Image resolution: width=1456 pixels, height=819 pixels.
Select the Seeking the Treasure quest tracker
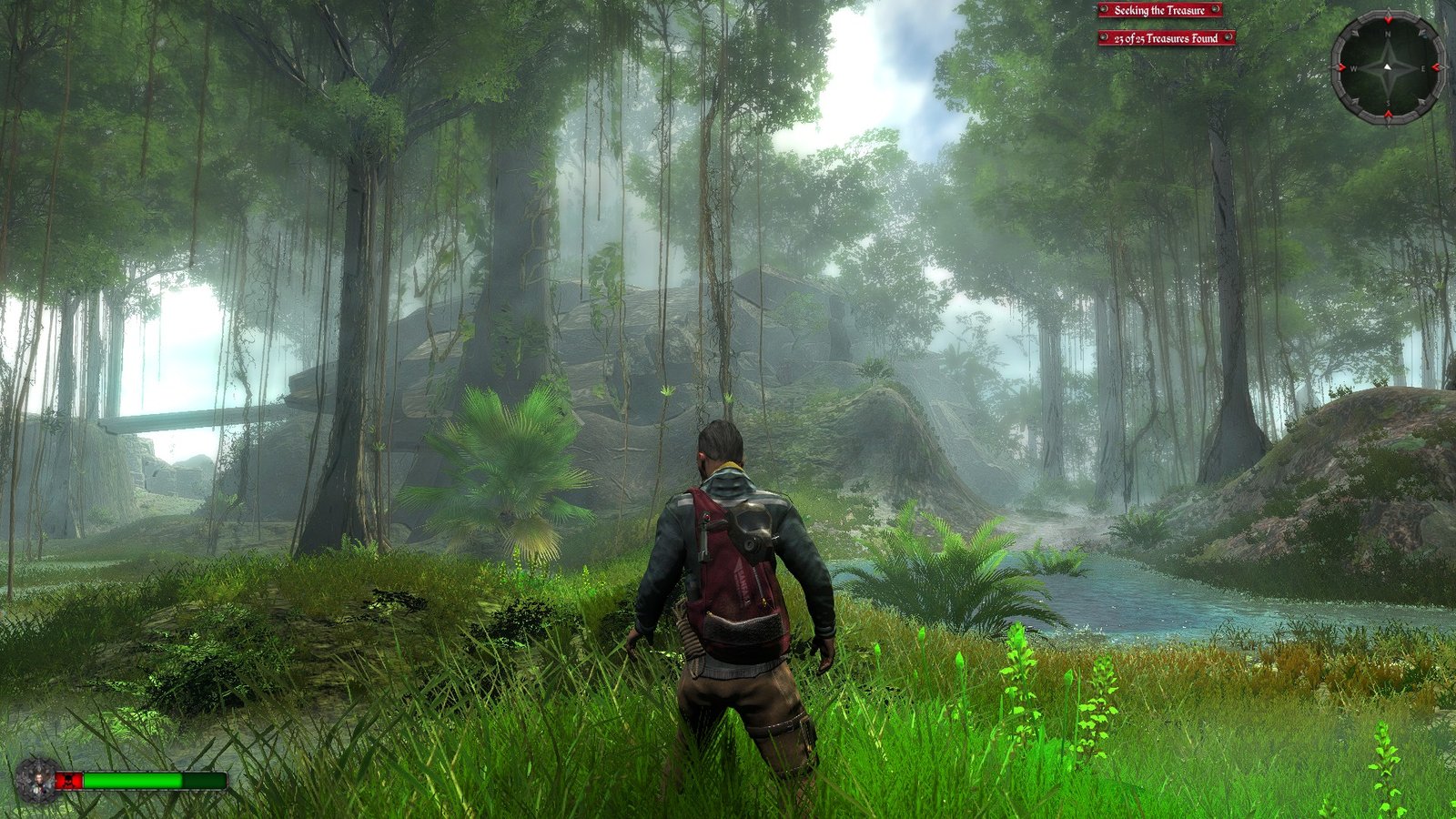pyautogui.click(x=1159, y=10)
